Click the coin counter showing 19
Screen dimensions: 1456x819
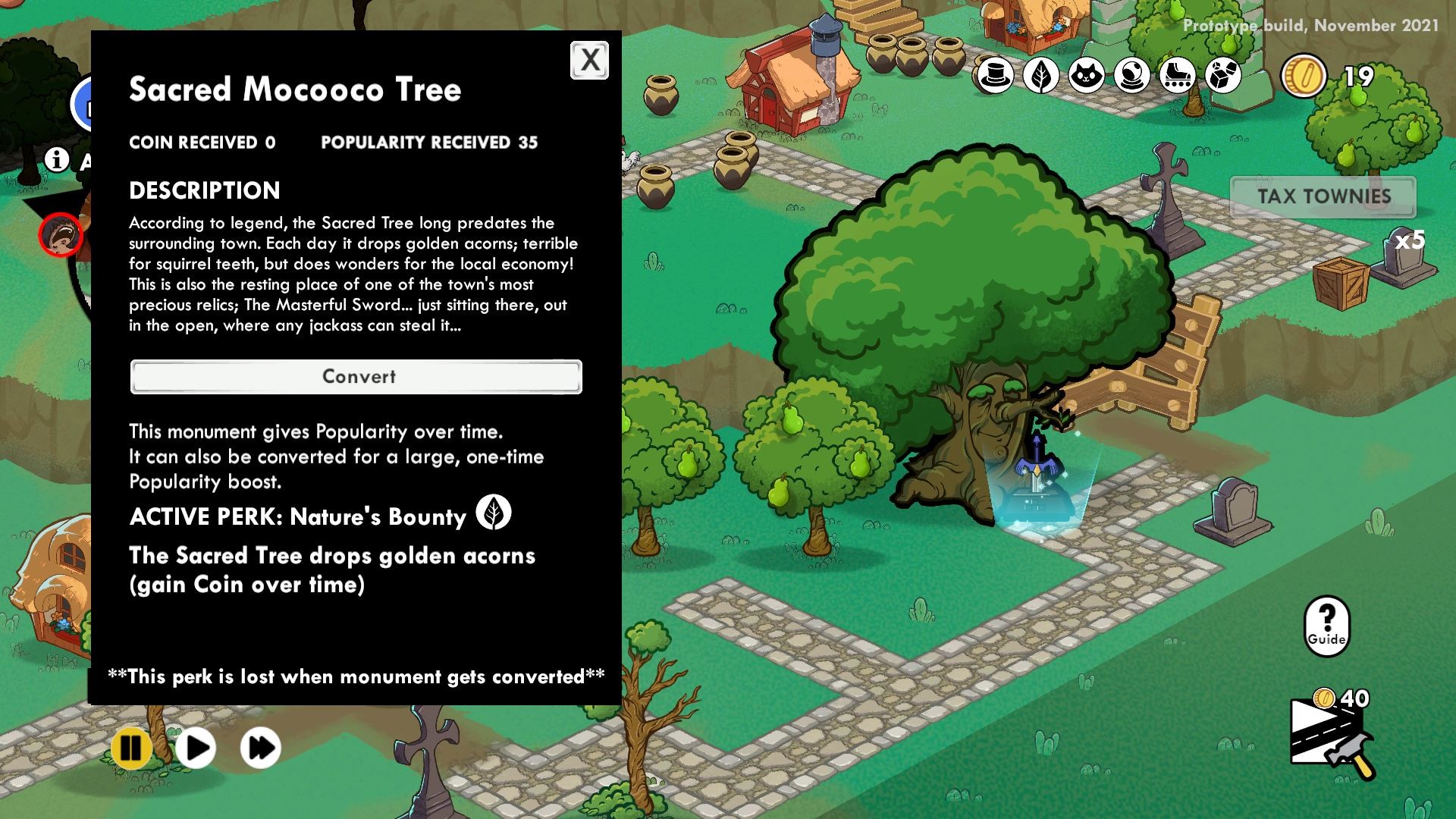tap(1329, 76)
